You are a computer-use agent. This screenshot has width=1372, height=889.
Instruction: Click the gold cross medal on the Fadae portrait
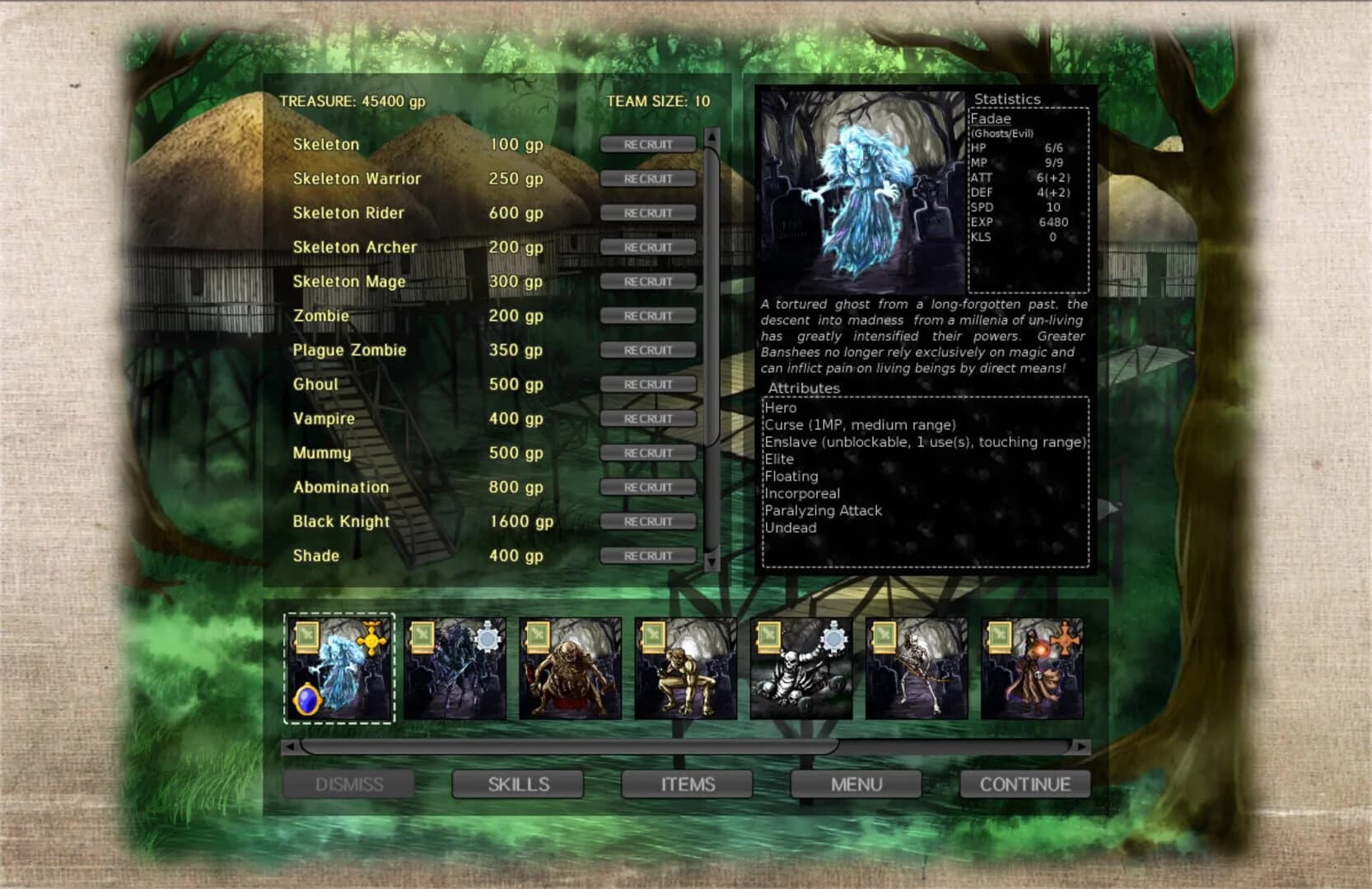373,640
